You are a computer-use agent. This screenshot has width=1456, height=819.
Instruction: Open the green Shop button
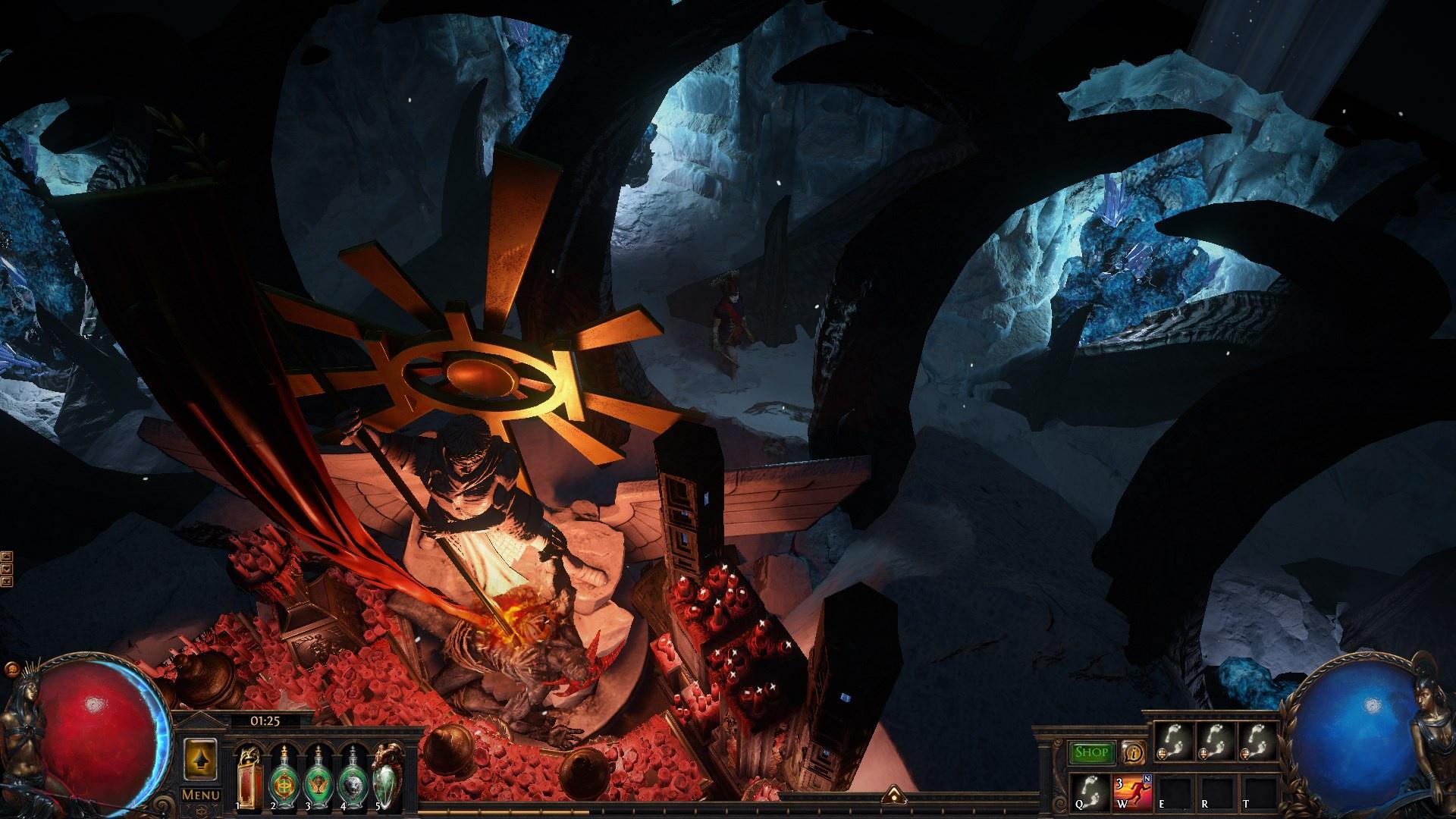(1092, 753)
